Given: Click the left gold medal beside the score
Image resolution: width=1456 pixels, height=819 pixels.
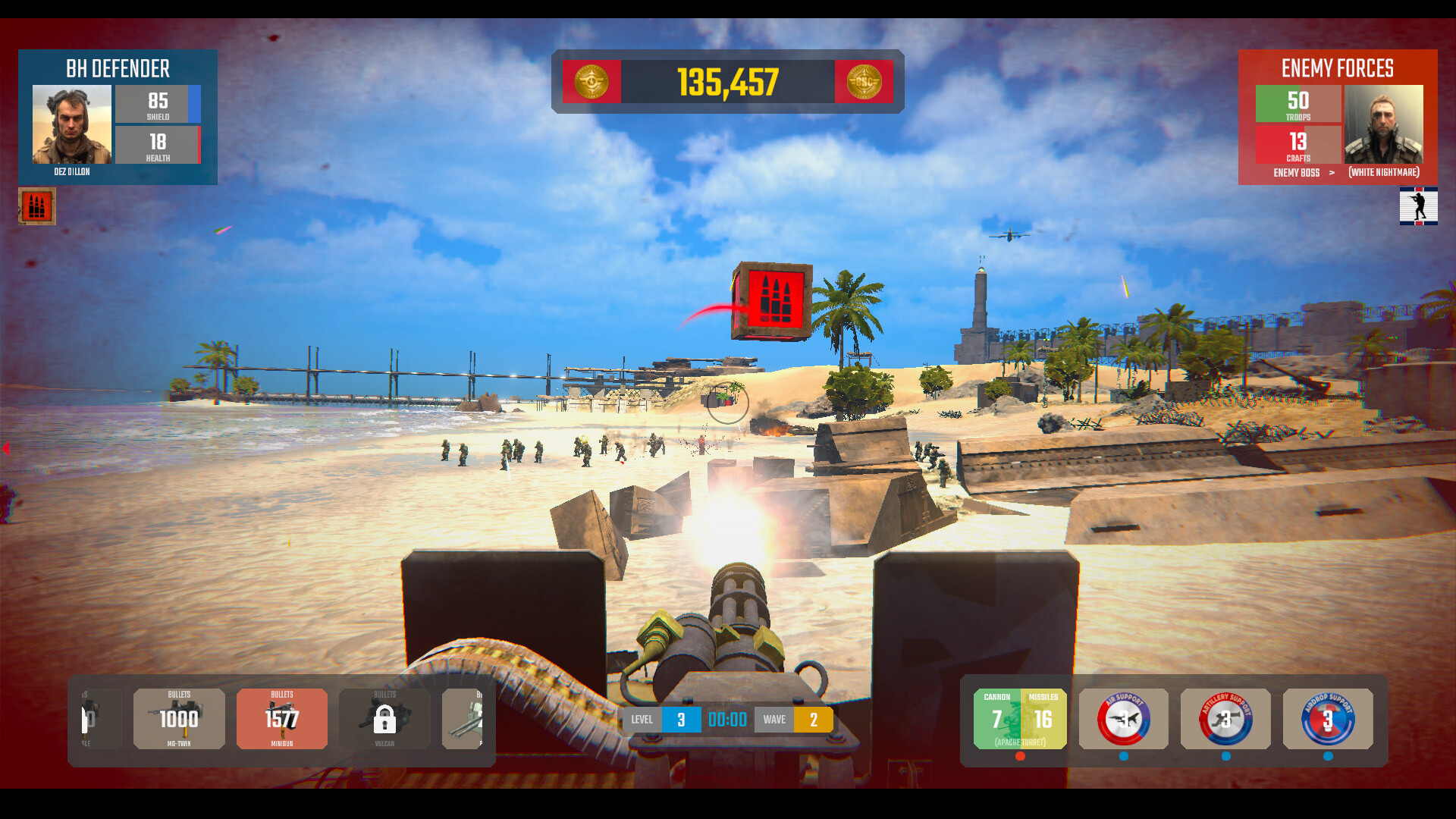Looking at the screenshot, I should [x=591, y=81].
